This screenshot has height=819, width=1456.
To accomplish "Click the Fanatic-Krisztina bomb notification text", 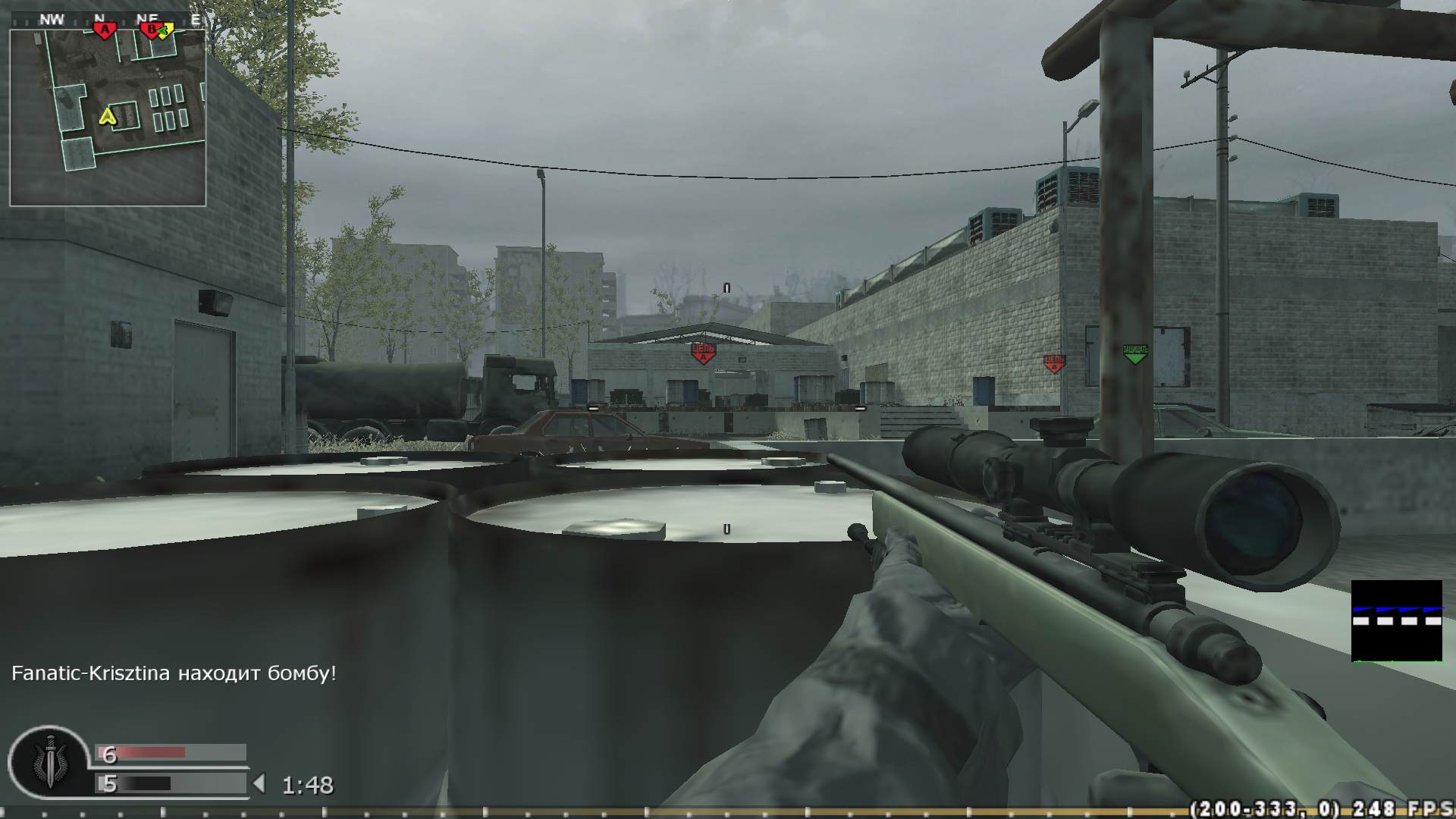I will [x=173, y=672].
